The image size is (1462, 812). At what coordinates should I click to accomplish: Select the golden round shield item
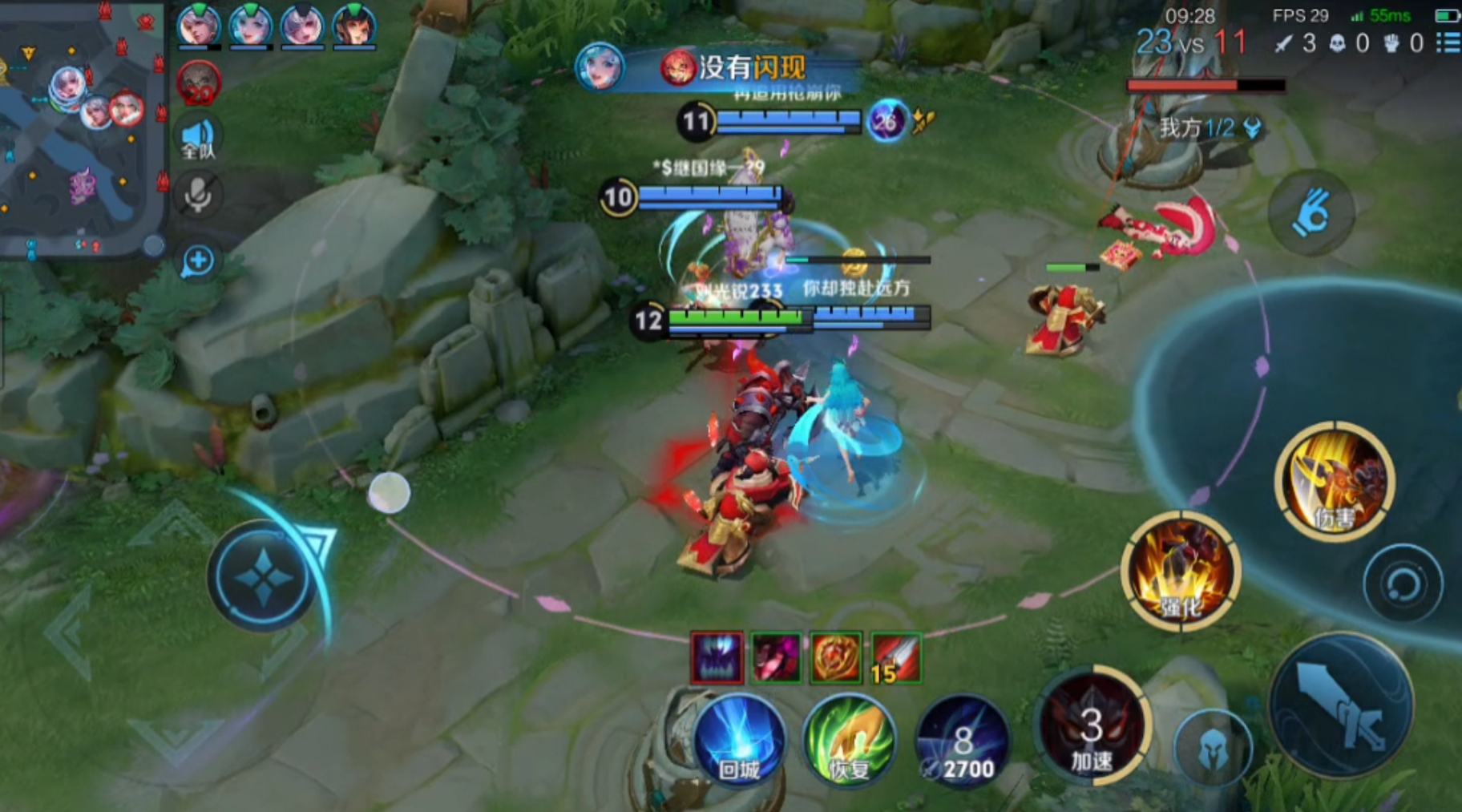(836, 658)
